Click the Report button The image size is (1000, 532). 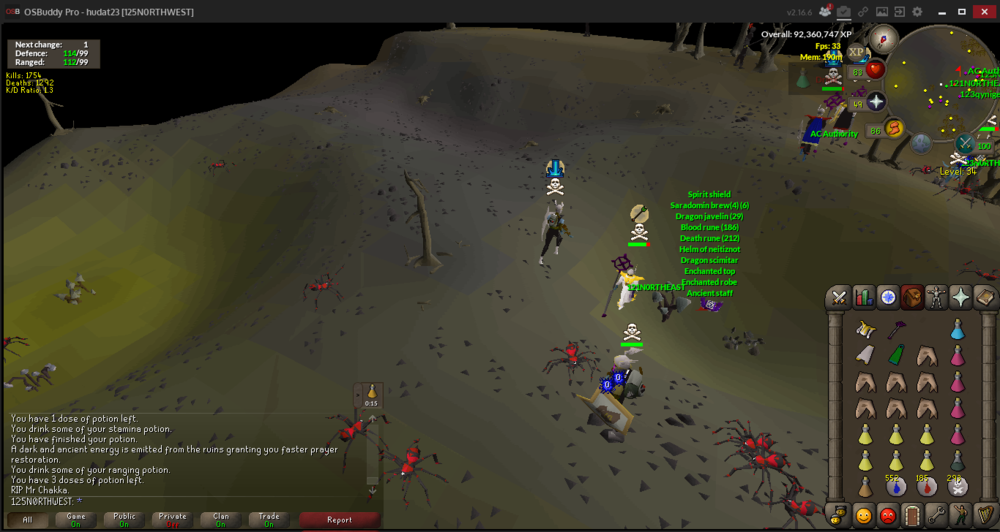(339, 520)
